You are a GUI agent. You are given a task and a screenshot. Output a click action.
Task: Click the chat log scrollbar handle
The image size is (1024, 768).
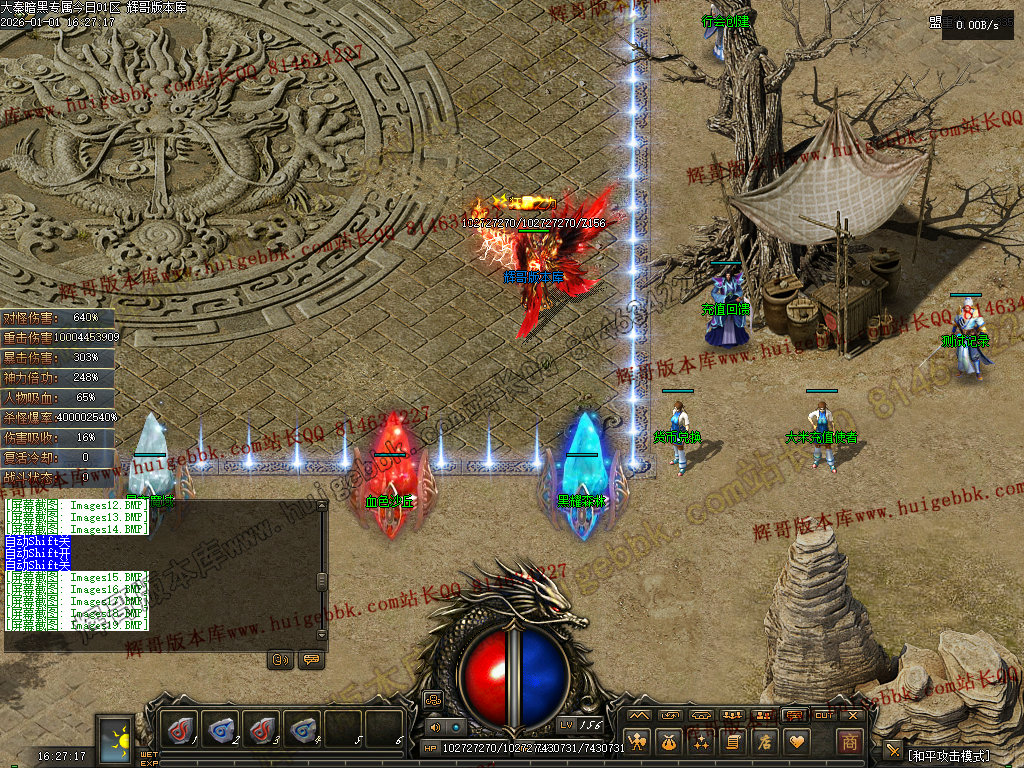pos(322,580)
